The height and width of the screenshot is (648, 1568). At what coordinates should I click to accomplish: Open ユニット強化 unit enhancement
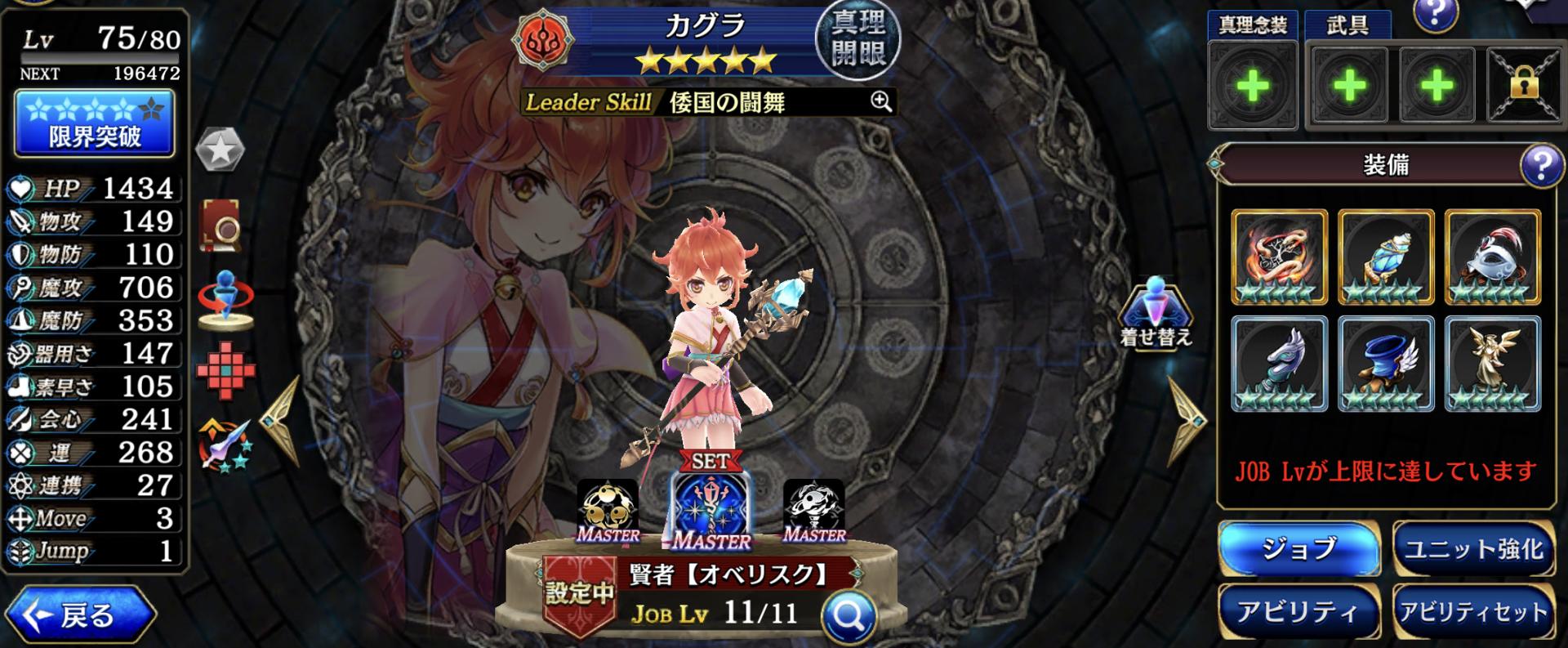tap(1473, 548)
